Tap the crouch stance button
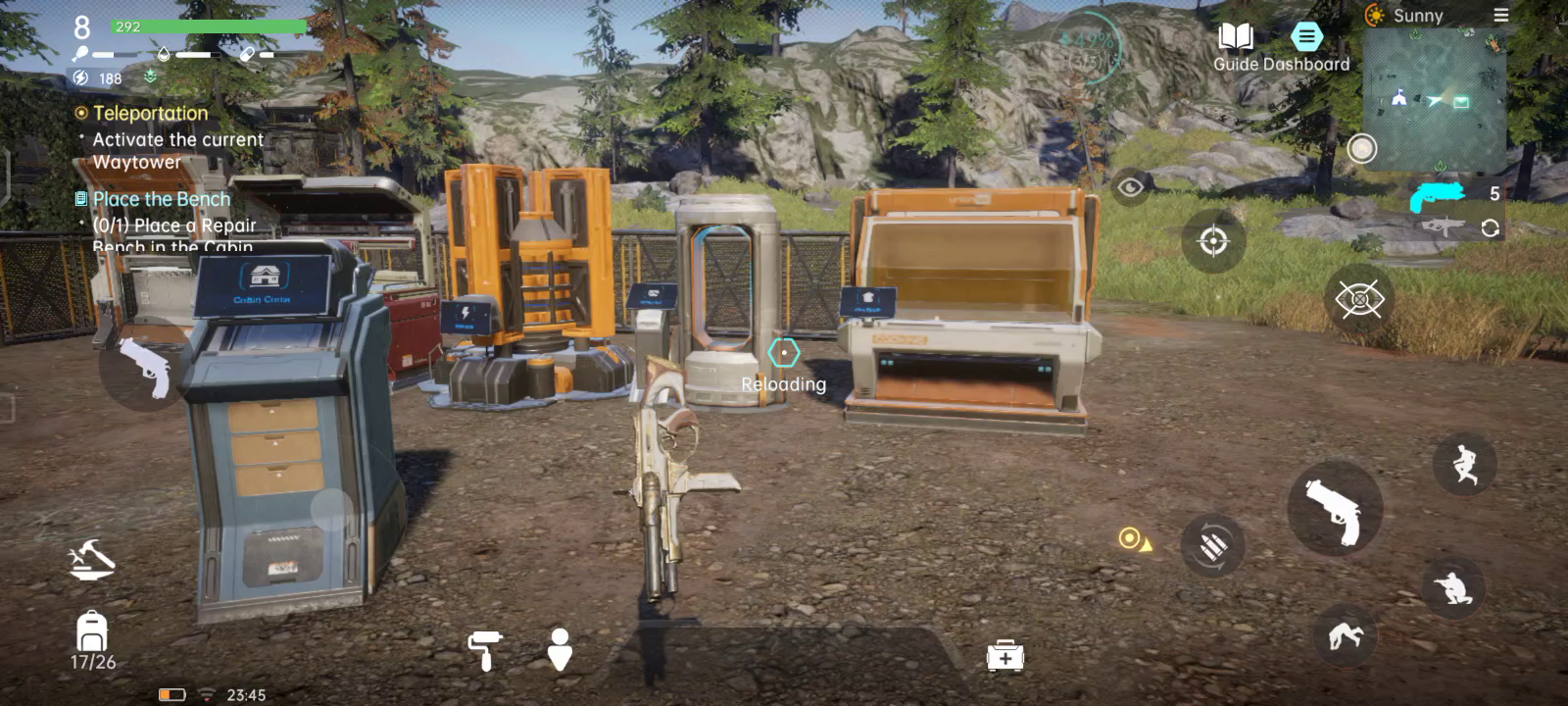The width and height of the screenshot is (1568, 706). (x=1452, y=586)
